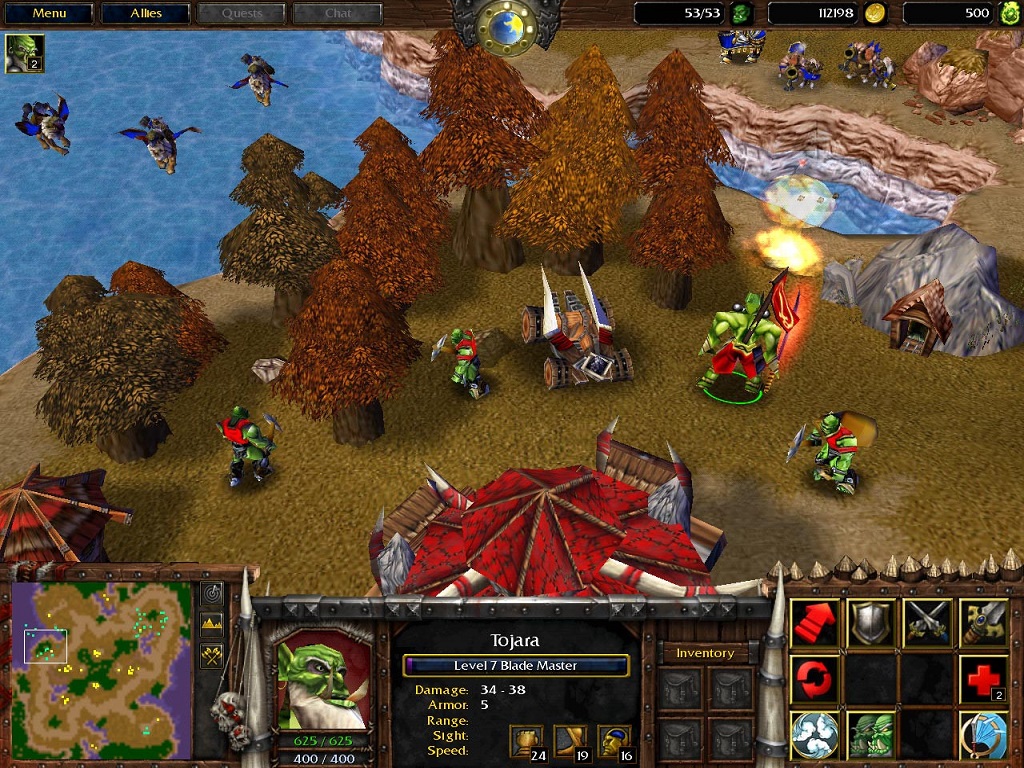Screen dimensions: 1024x768
Task: Click the sword-and-blue-fan ability icon
Action: (x=984, y=736)
